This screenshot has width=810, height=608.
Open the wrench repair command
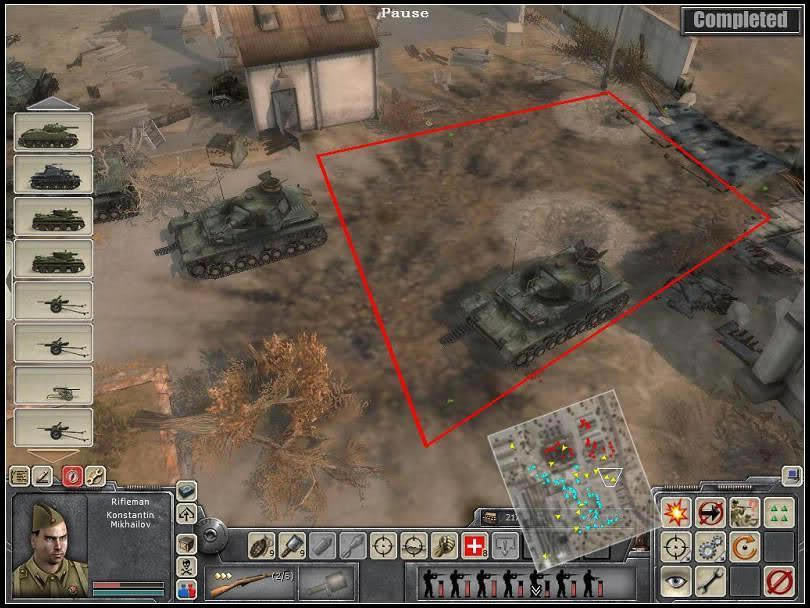click(711, 580)
